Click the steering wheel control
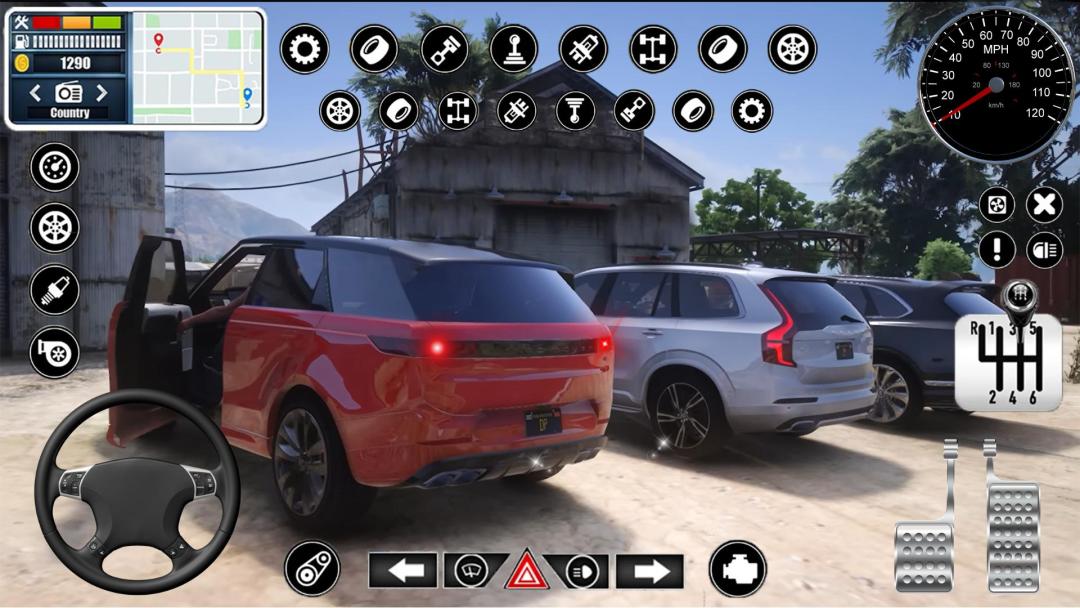 click(137, 491)
